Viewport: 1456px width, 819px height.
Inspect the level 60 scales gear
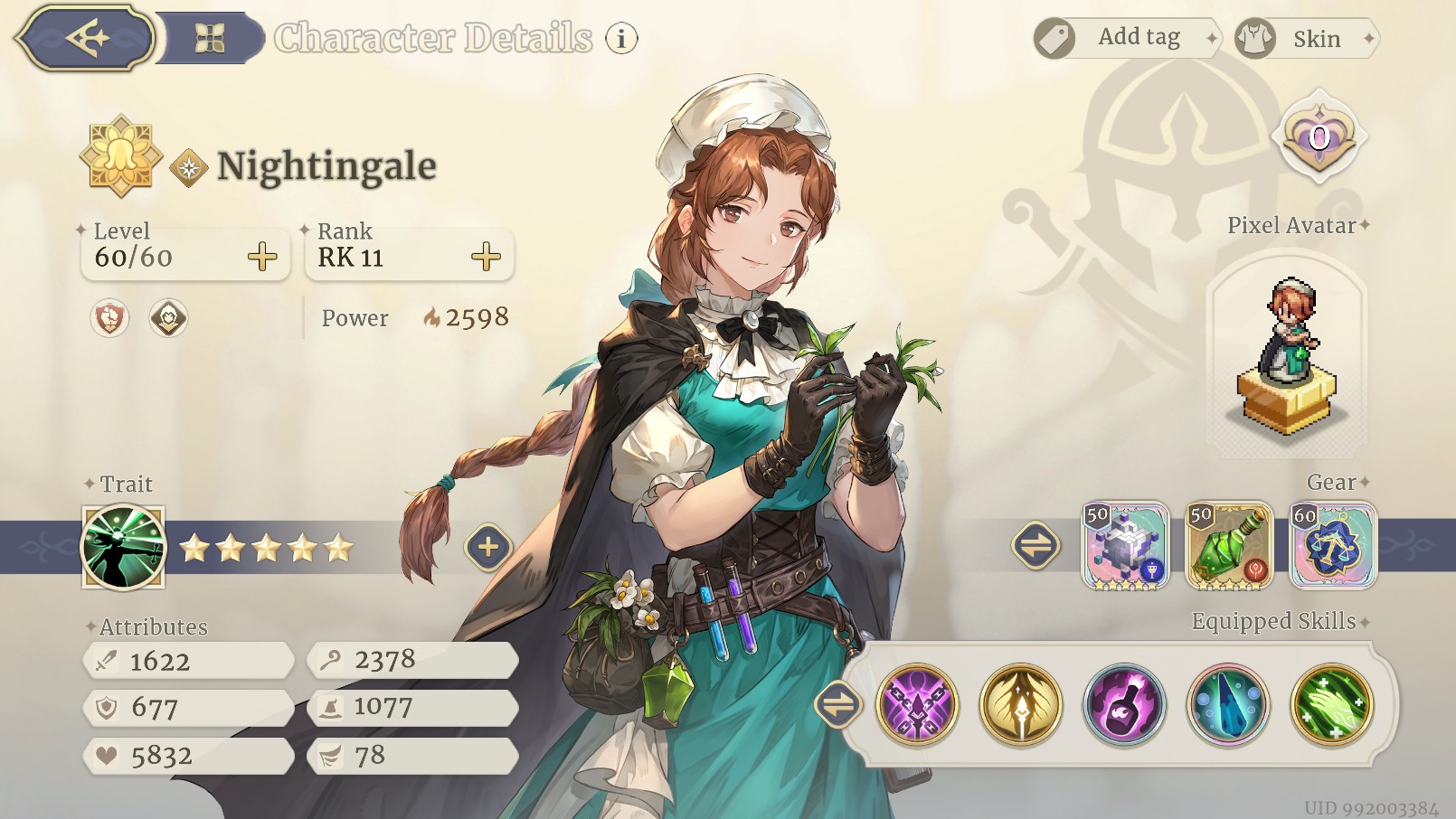click(x=1332, y=546)
